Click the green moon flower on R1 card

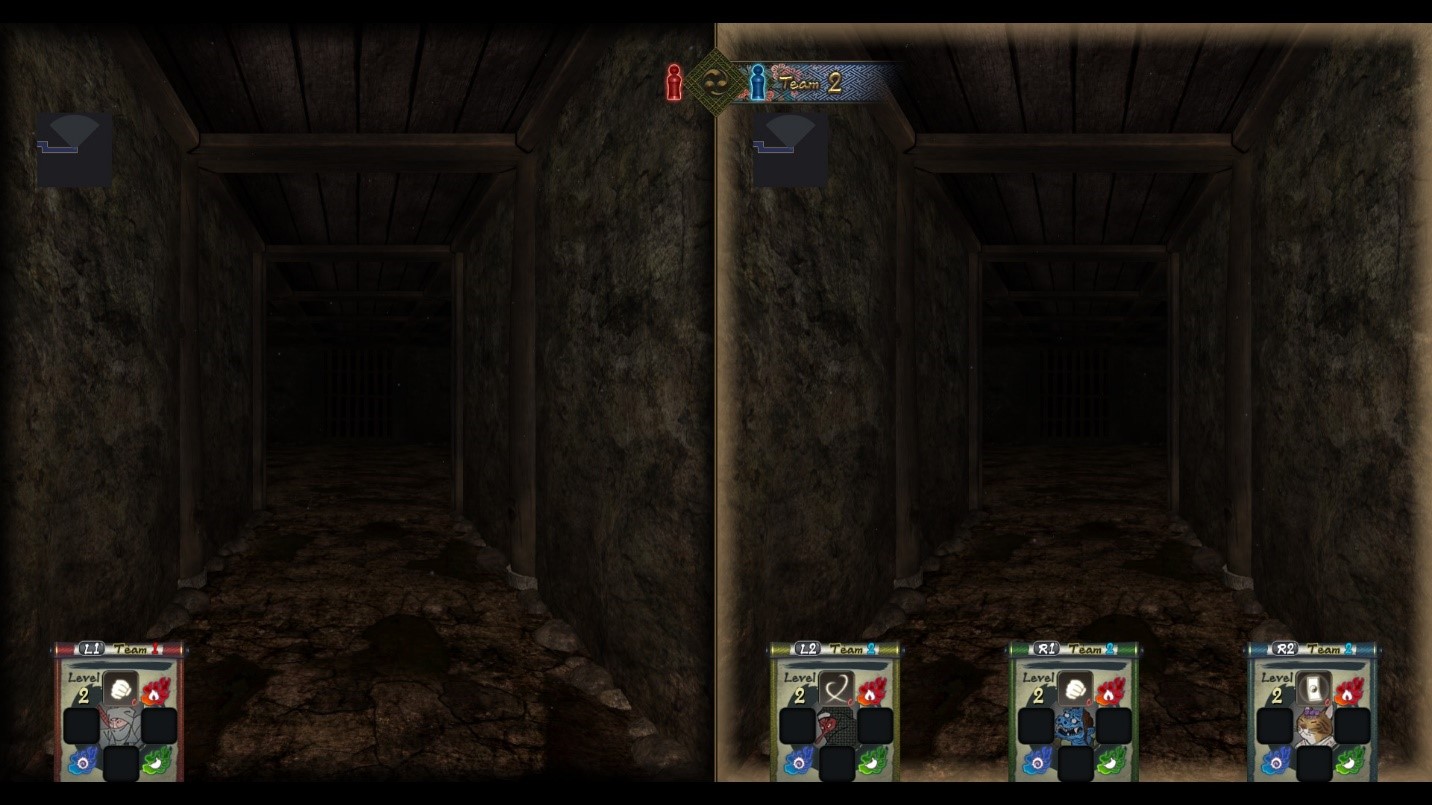point(1110,762)
